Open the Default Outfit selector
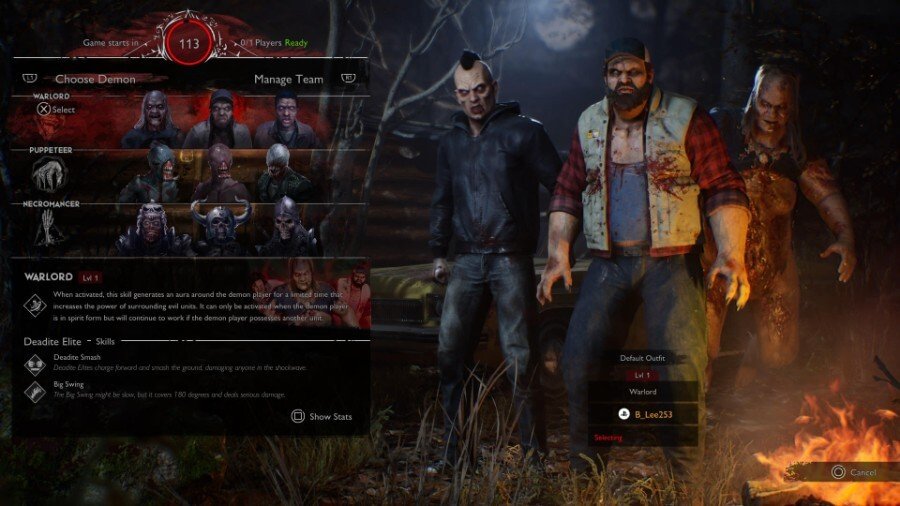Viewport: 900px width, 506px height. (642, 357)
